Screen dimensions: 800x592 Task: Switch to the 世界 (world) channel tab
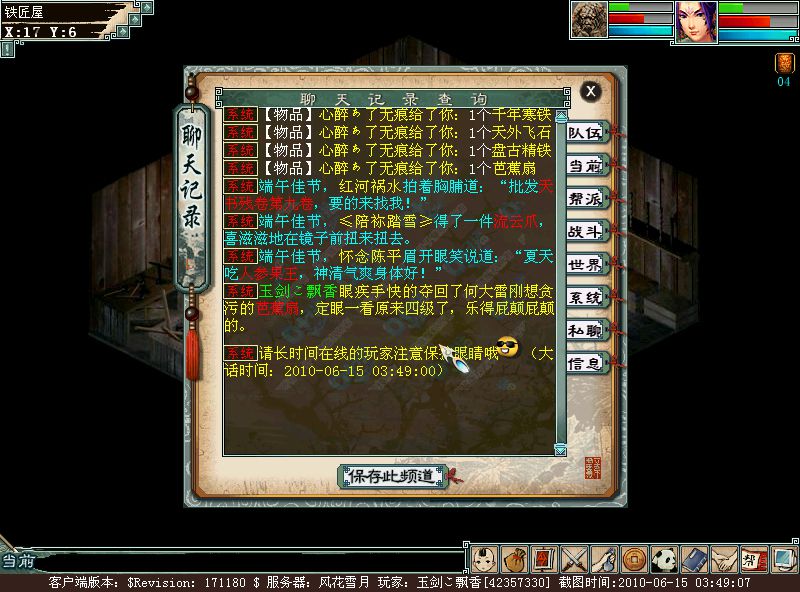(585, 264)
